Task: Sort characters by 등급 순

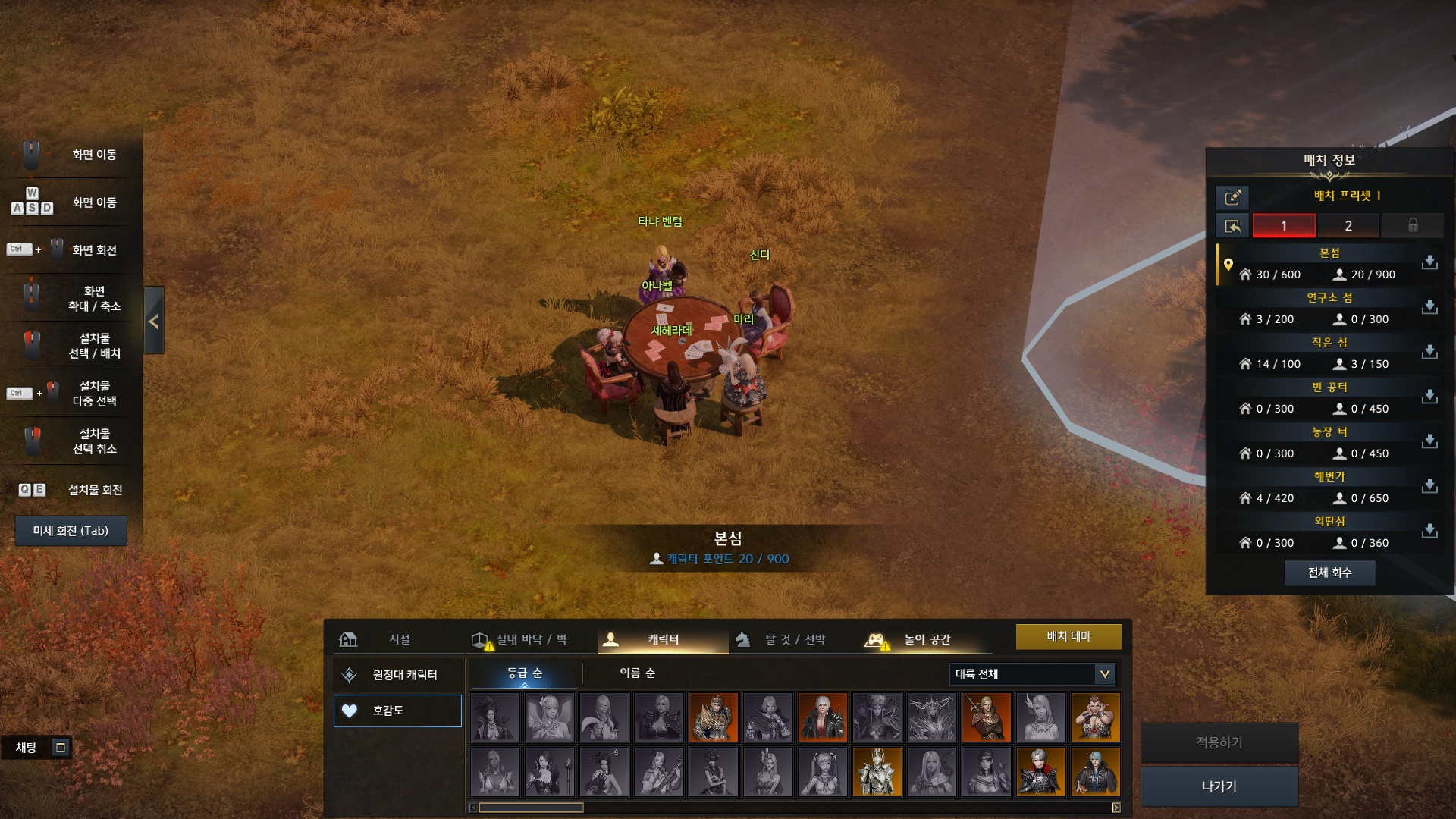Action: pyautogui.click(x=525, y=673)
